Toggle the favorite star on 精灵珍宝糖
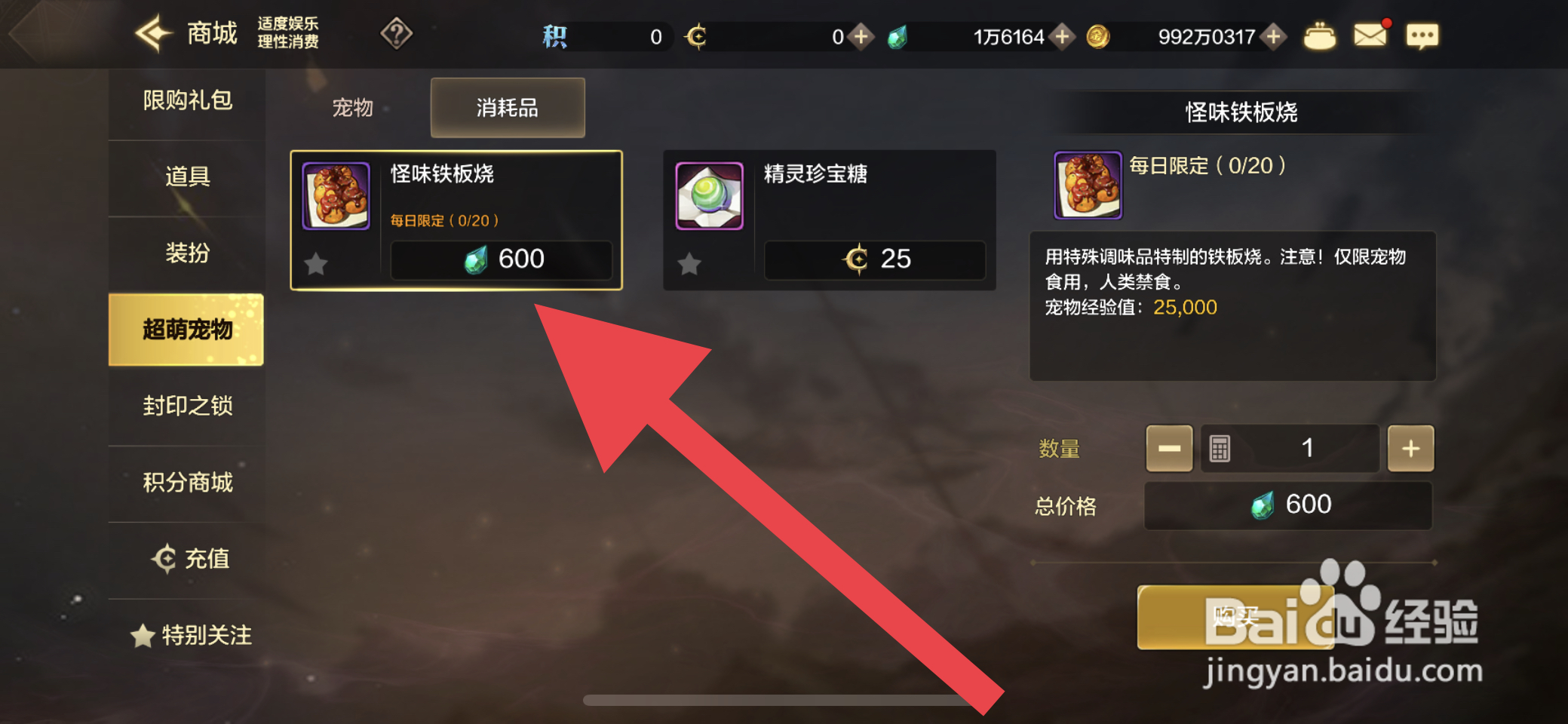The height and width of the screenshot is (724, 1568). (689, 262)
